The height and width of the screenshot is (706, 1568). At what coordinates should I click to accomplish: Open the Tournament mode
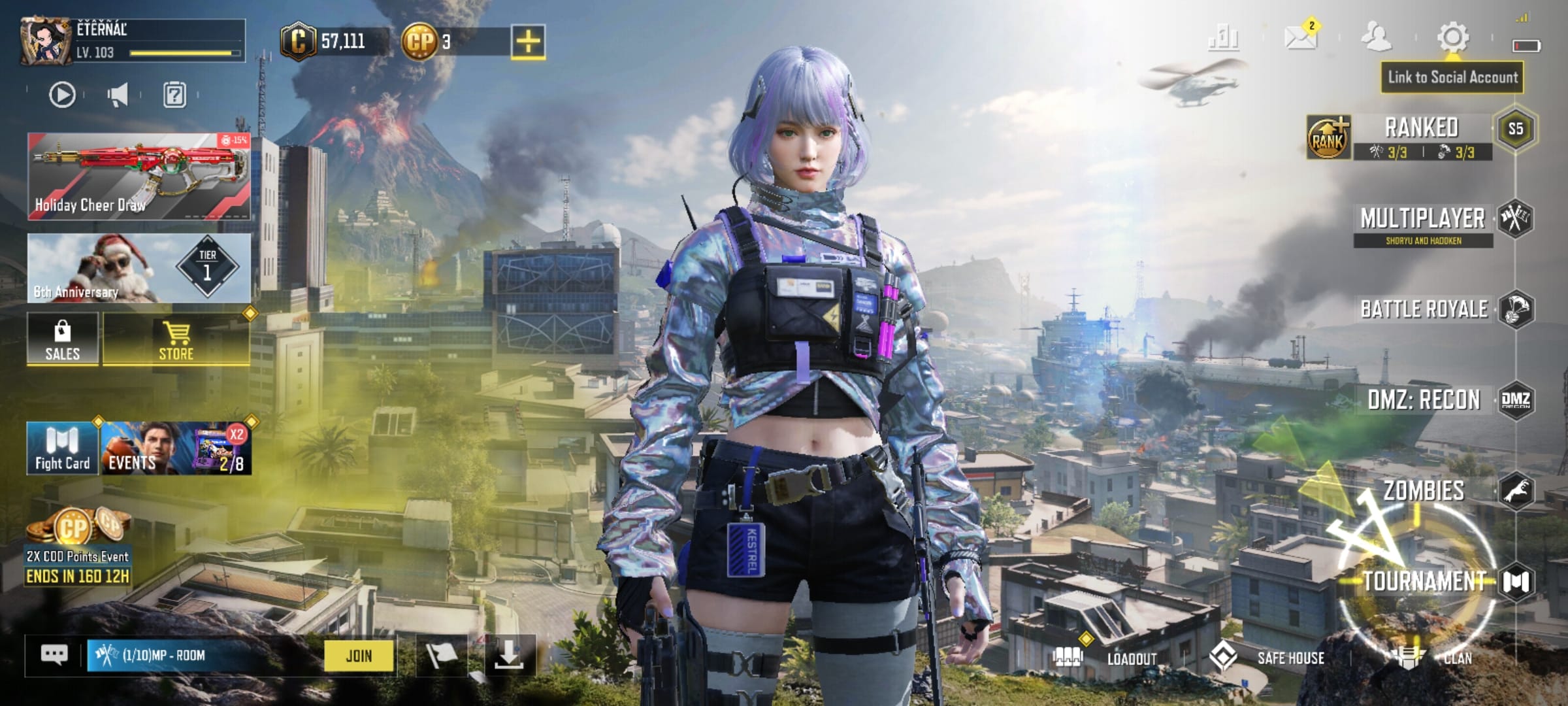pyautogui.click(x=1424, y=581)
